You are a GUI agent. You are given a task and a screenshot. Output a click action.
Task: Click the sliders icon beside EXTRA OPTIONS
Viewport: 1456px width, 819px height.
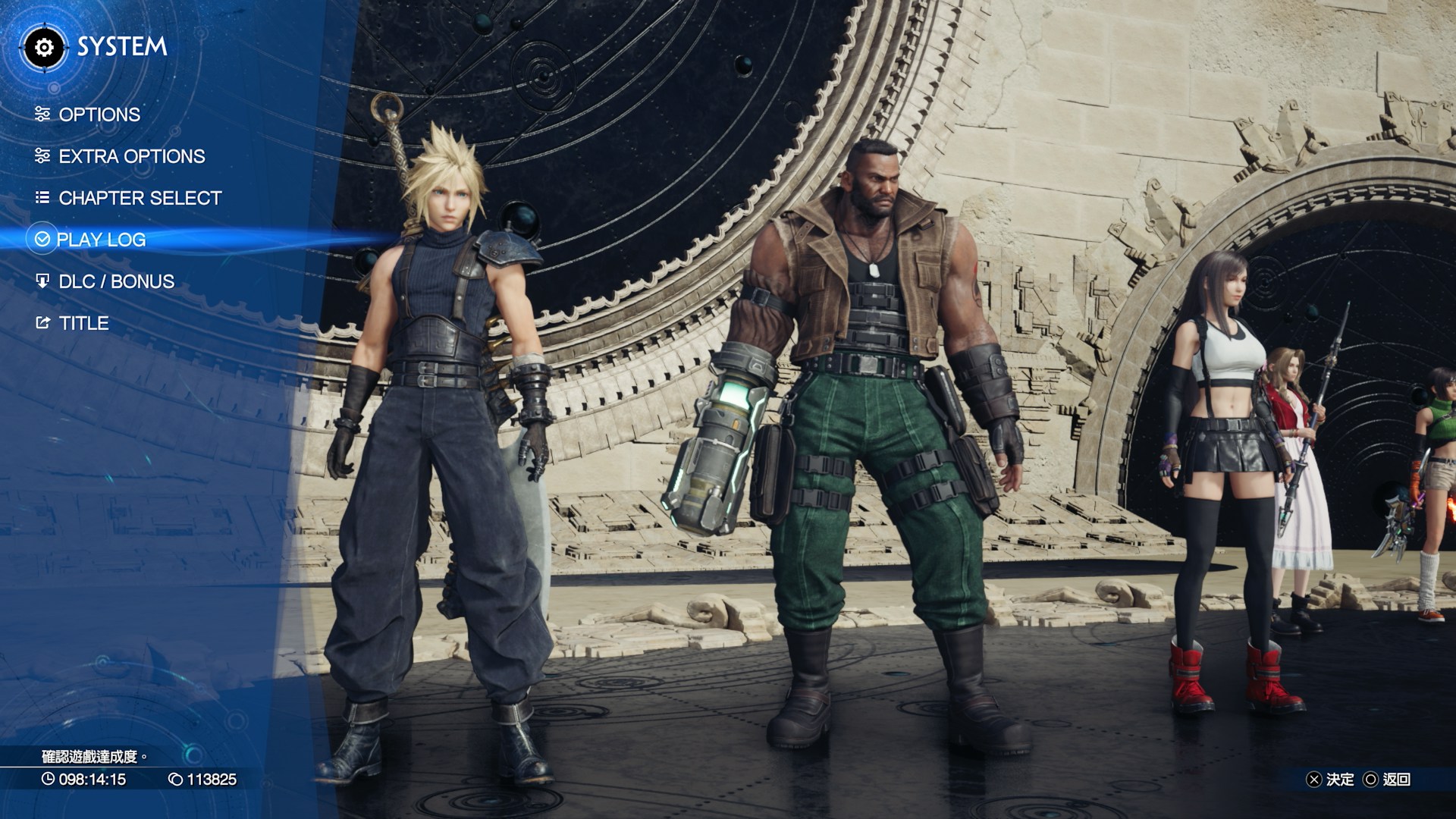(42, 156)
